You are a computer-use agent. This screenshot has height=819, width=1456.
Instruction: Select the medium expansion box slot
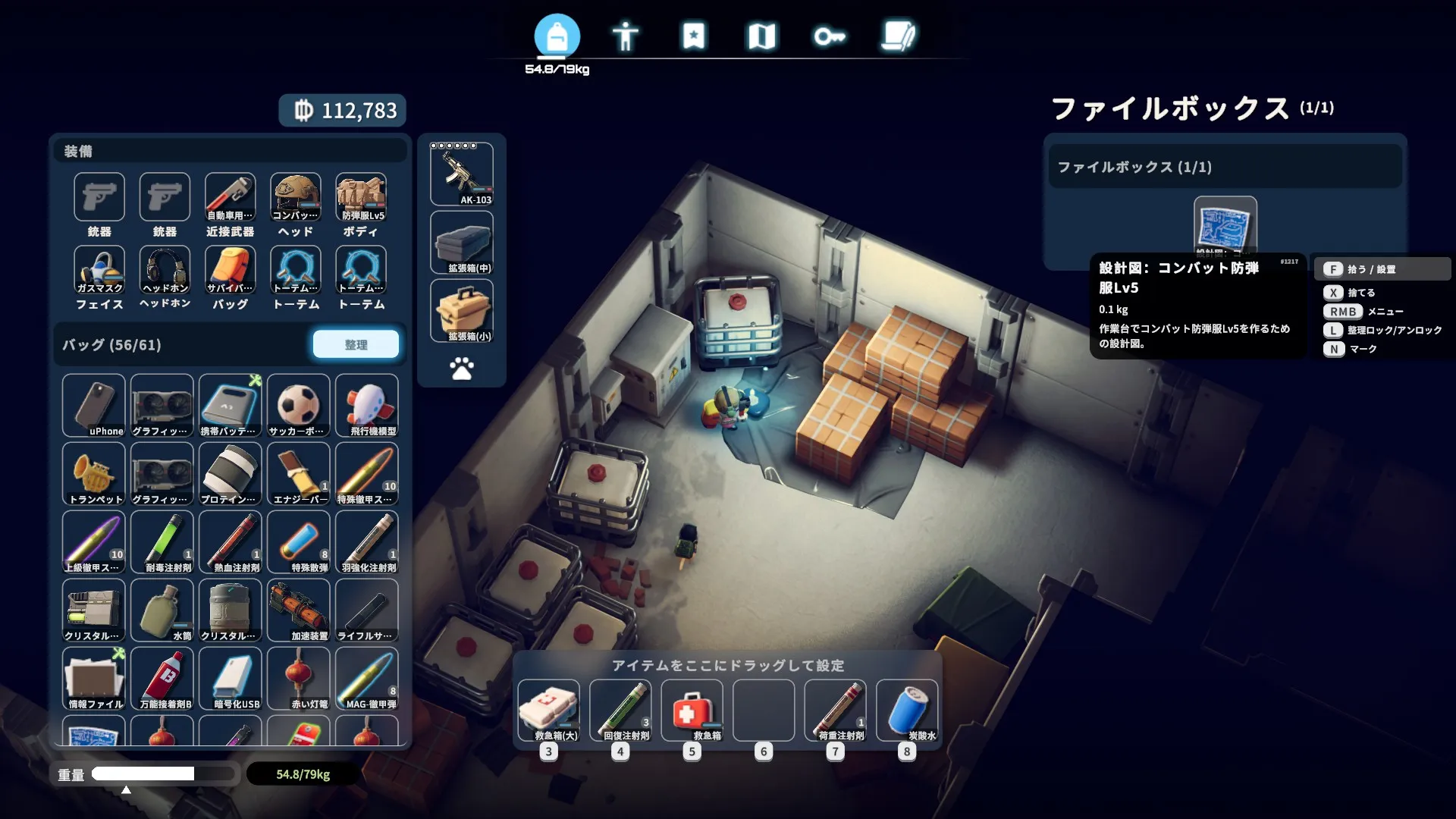coord(462,243)
